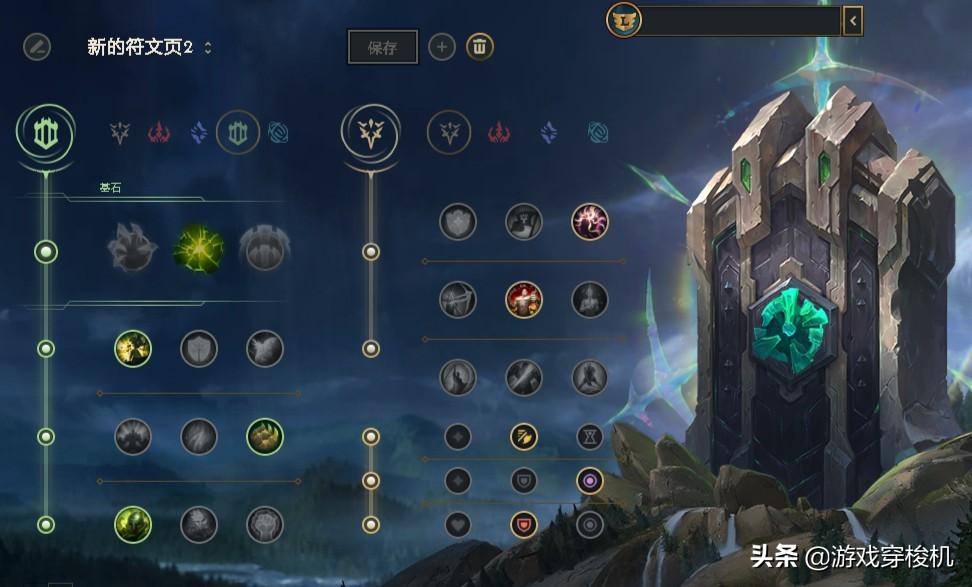Image resolution: width=972 pixels, height=587 pixels.
Task: Select the heart-shaped health shard
Action: pyautogui.click(x=458, y=524)
